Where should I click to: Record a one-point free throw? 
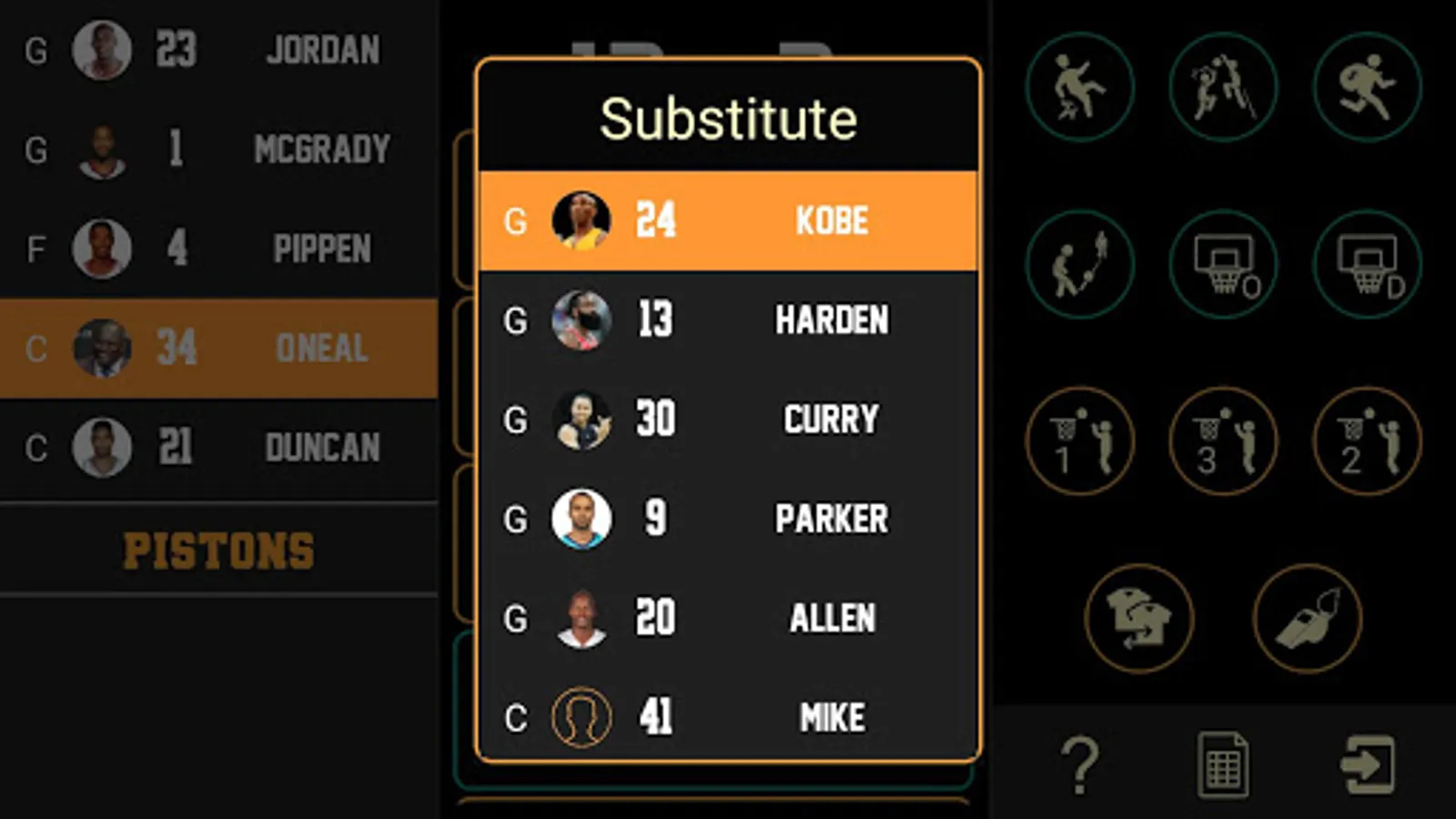(x=1080, y=441)
